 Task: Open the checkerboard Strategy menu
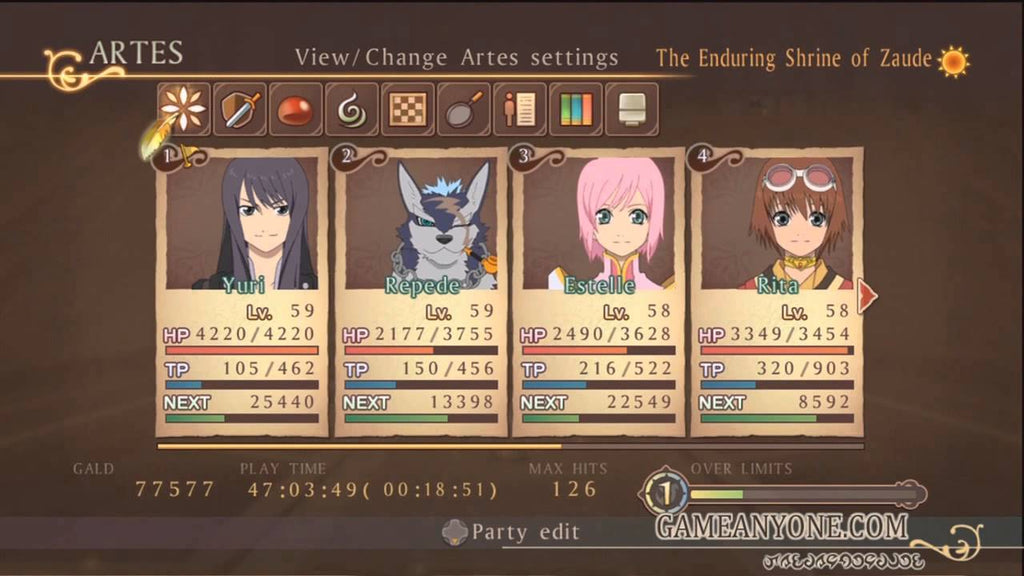[x=408, y=109]
